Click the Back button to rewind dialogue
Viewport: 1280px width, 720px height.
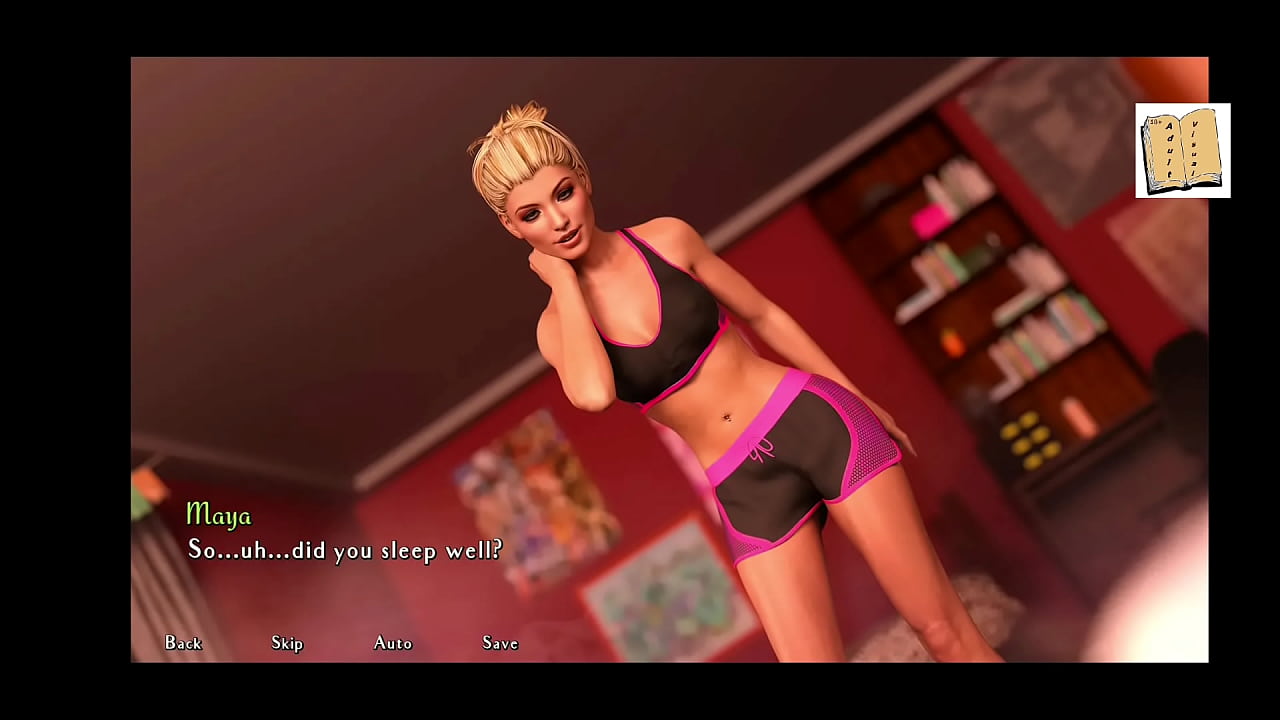[182, 644]
